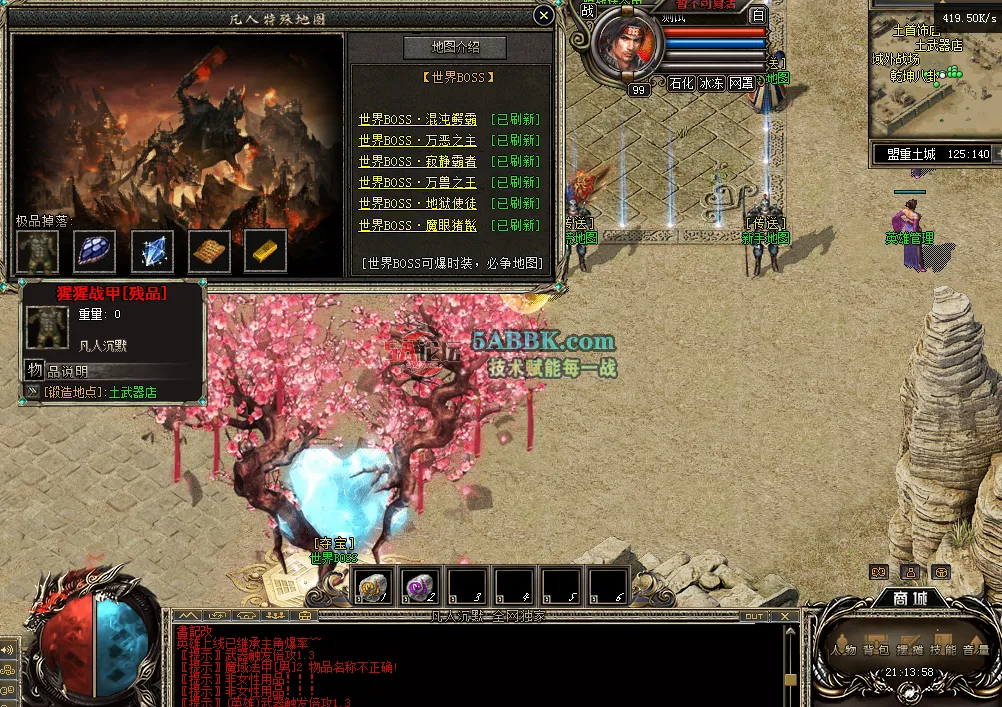
Task: Toggle the 石化 status button
Action: point(682,83)
